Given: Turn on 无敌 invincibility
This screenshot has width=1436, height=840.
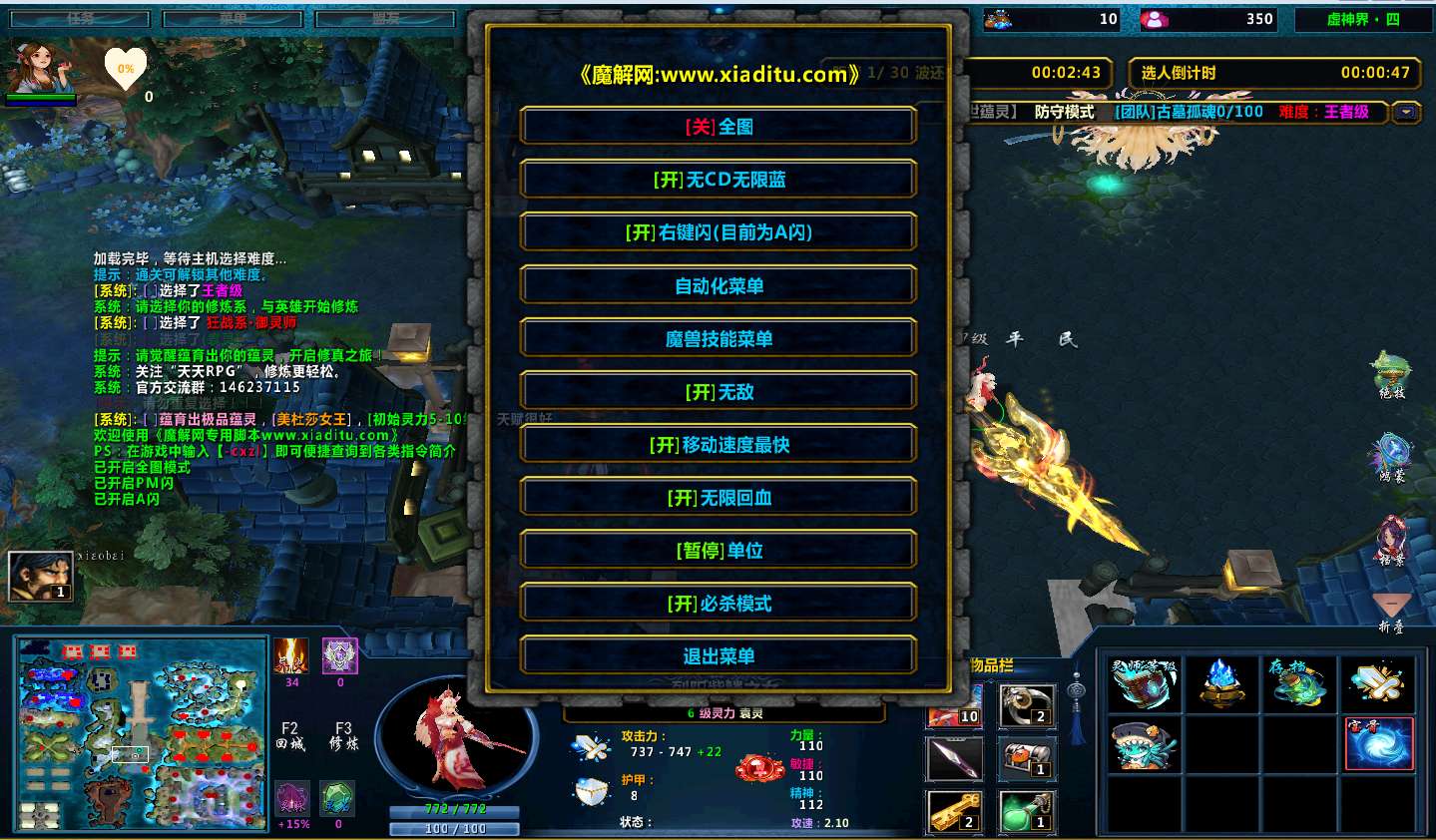Looking at the screenshot, I should click(718, 392).
